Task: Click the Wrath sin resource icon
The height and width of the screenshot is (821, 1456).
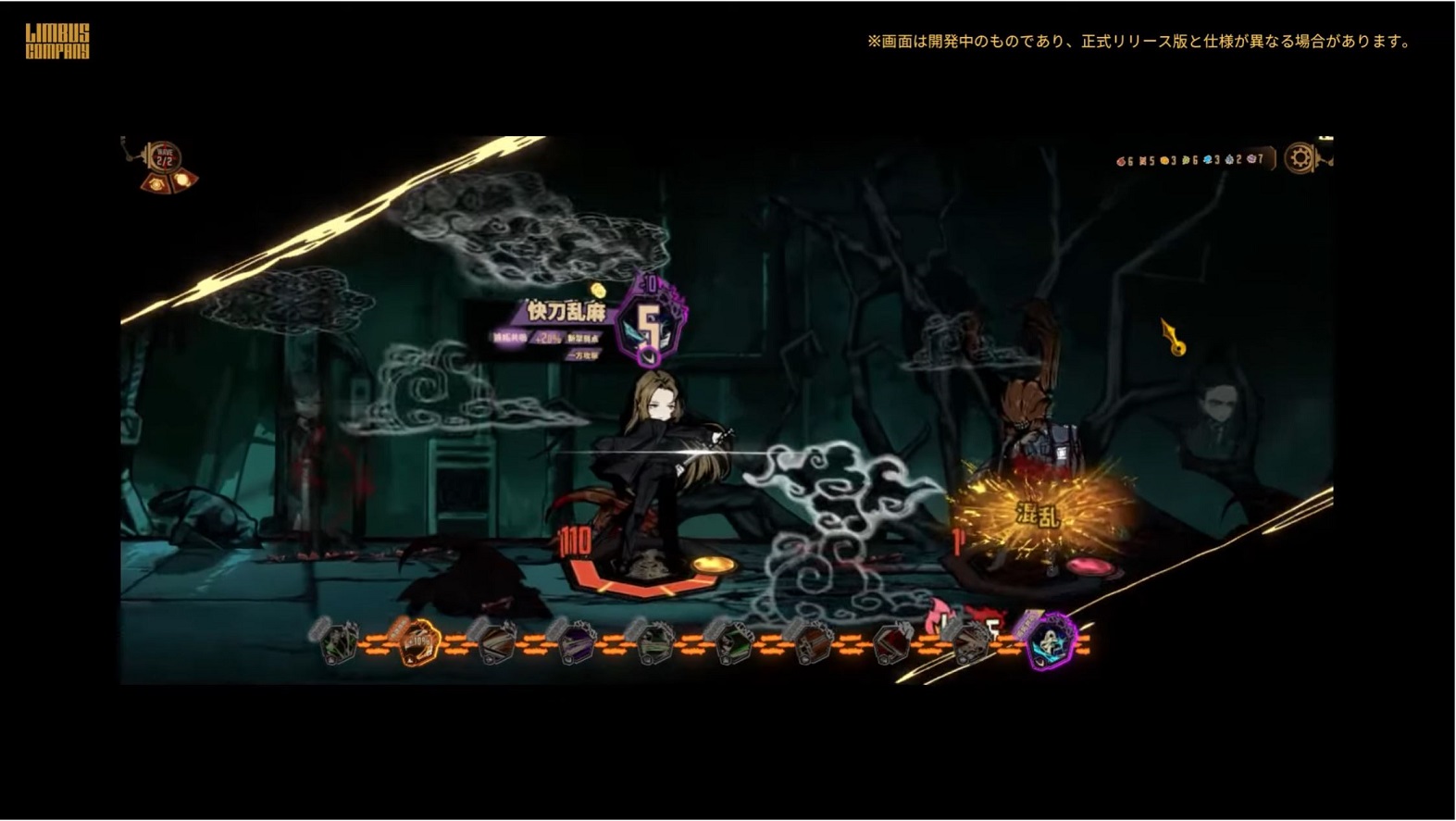Action: (x=1122, y=159)
